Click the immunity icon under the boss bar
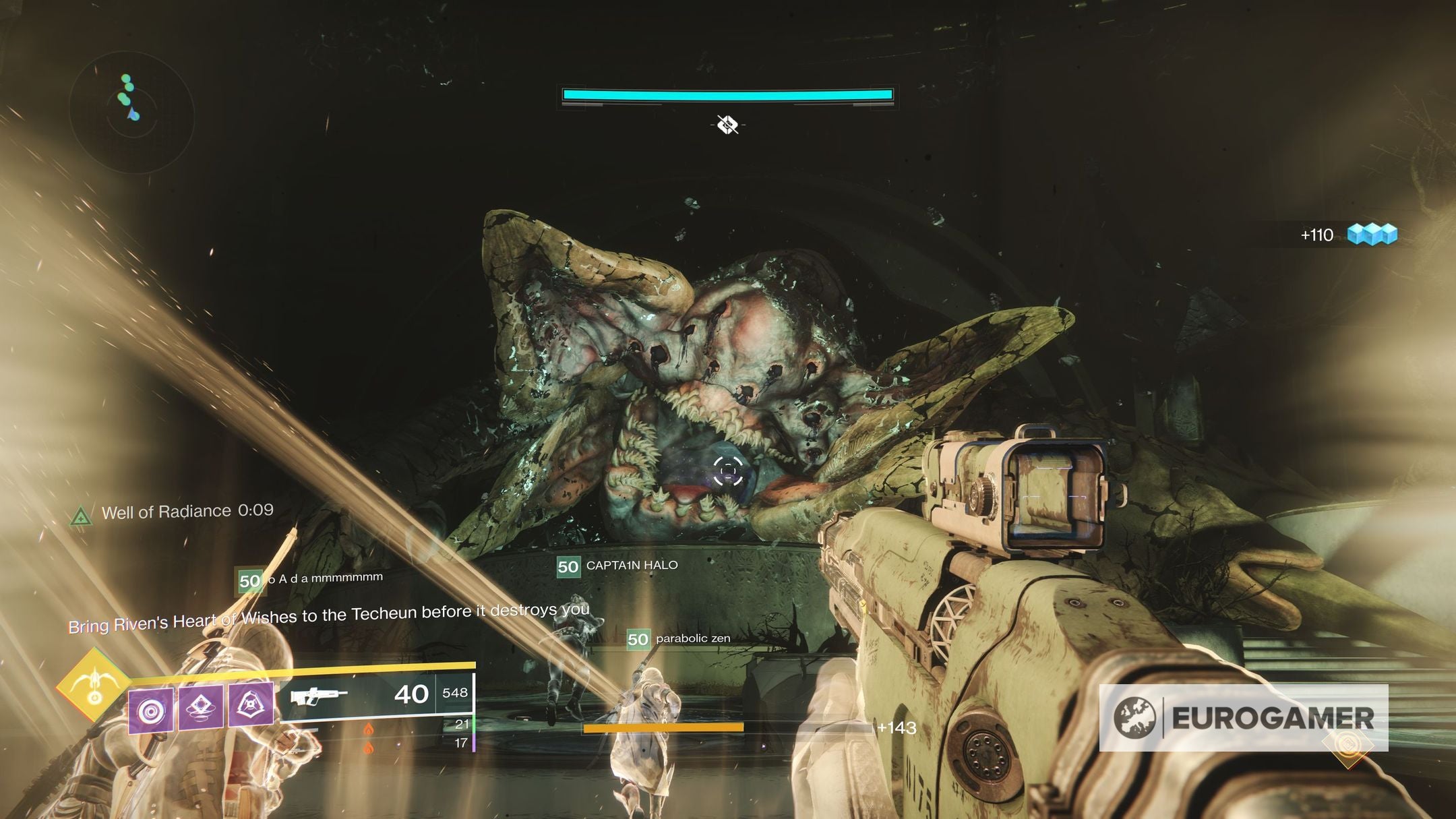1456x819 pixels. pos(727,125)
